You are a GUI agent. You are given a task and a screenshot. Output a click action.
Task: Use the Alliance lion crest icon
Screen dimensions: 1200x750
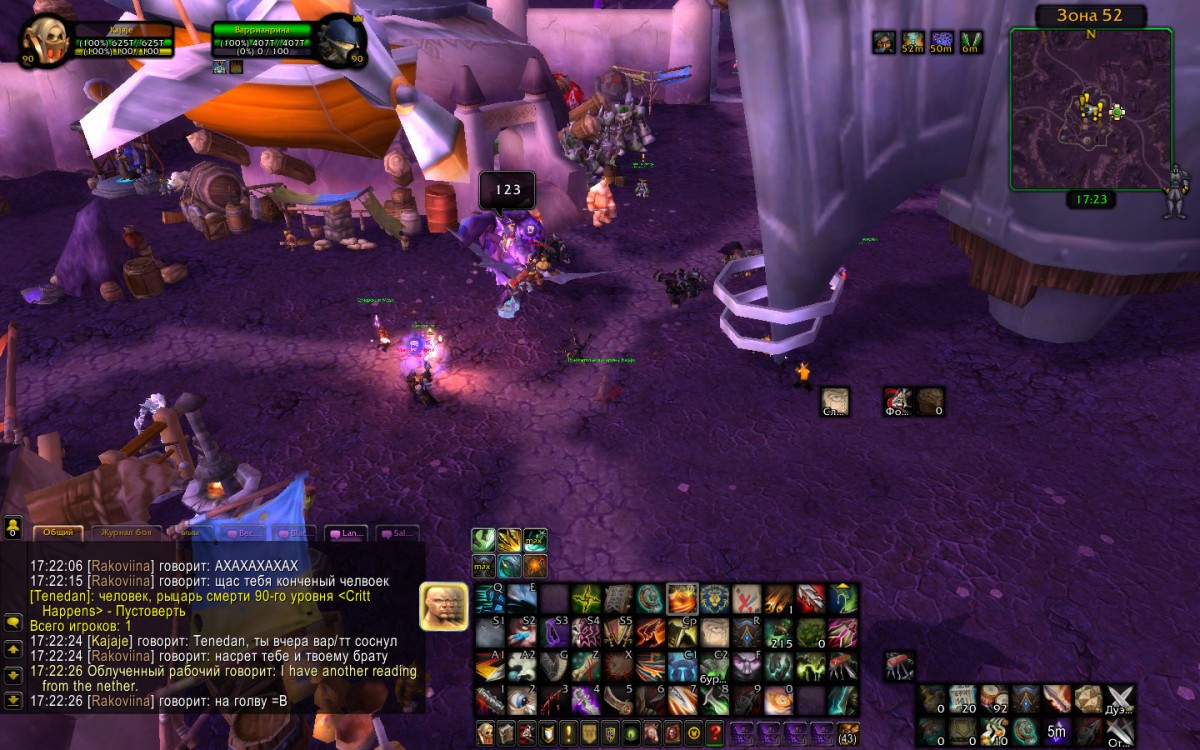tap(716, 599)
